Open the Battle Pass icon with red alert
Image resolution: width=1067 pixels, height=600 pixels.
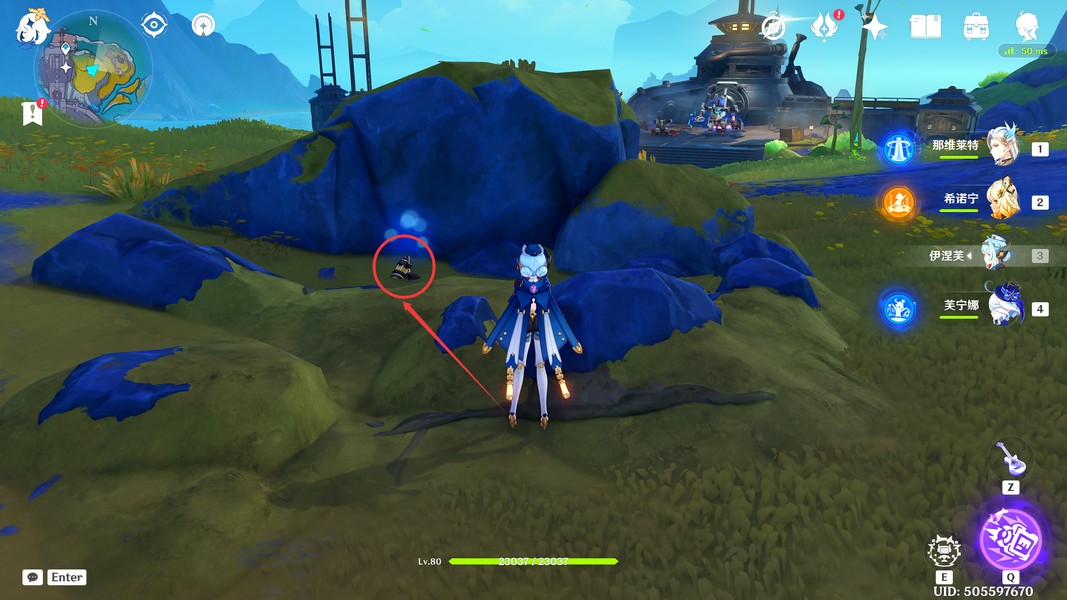coord(824,27)
